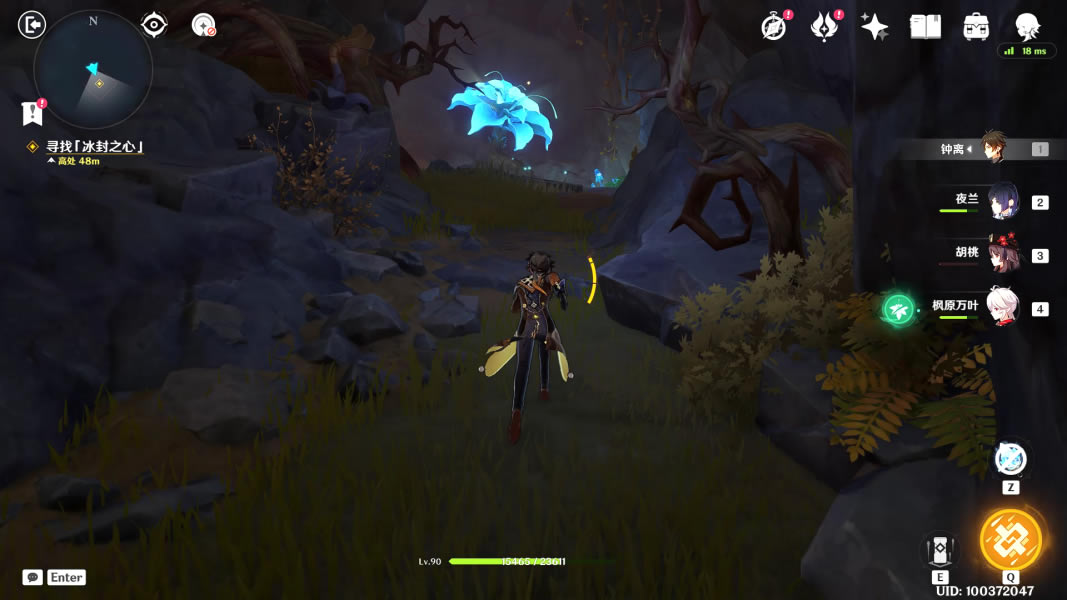1067x600 pixels.
Task: Open the compass events icon
Action: click(774, 27)
